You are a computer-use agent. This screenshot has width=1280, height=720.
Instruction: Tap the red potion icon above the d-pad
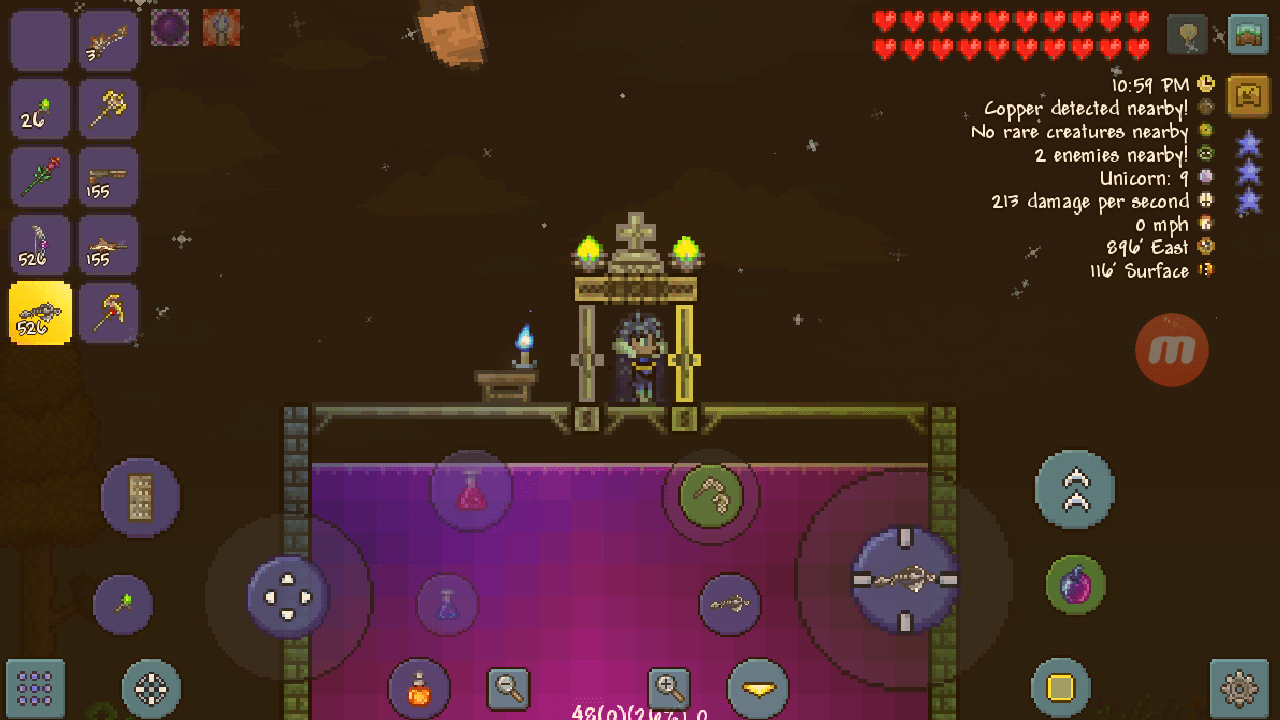pos(470,489)
